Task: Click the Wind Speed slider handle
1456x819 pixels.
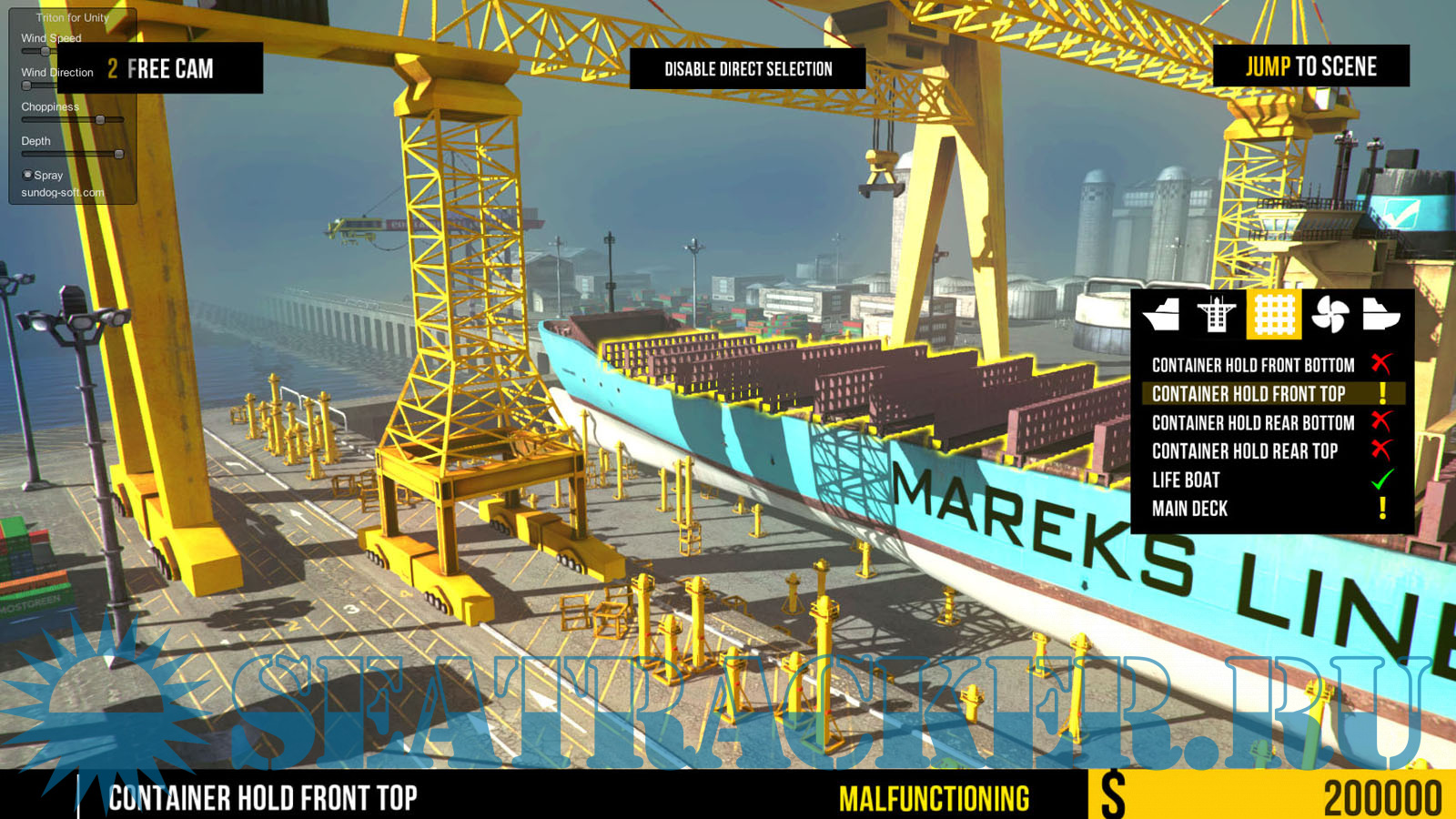Action: pyautogui.click(x=45, y=51)
